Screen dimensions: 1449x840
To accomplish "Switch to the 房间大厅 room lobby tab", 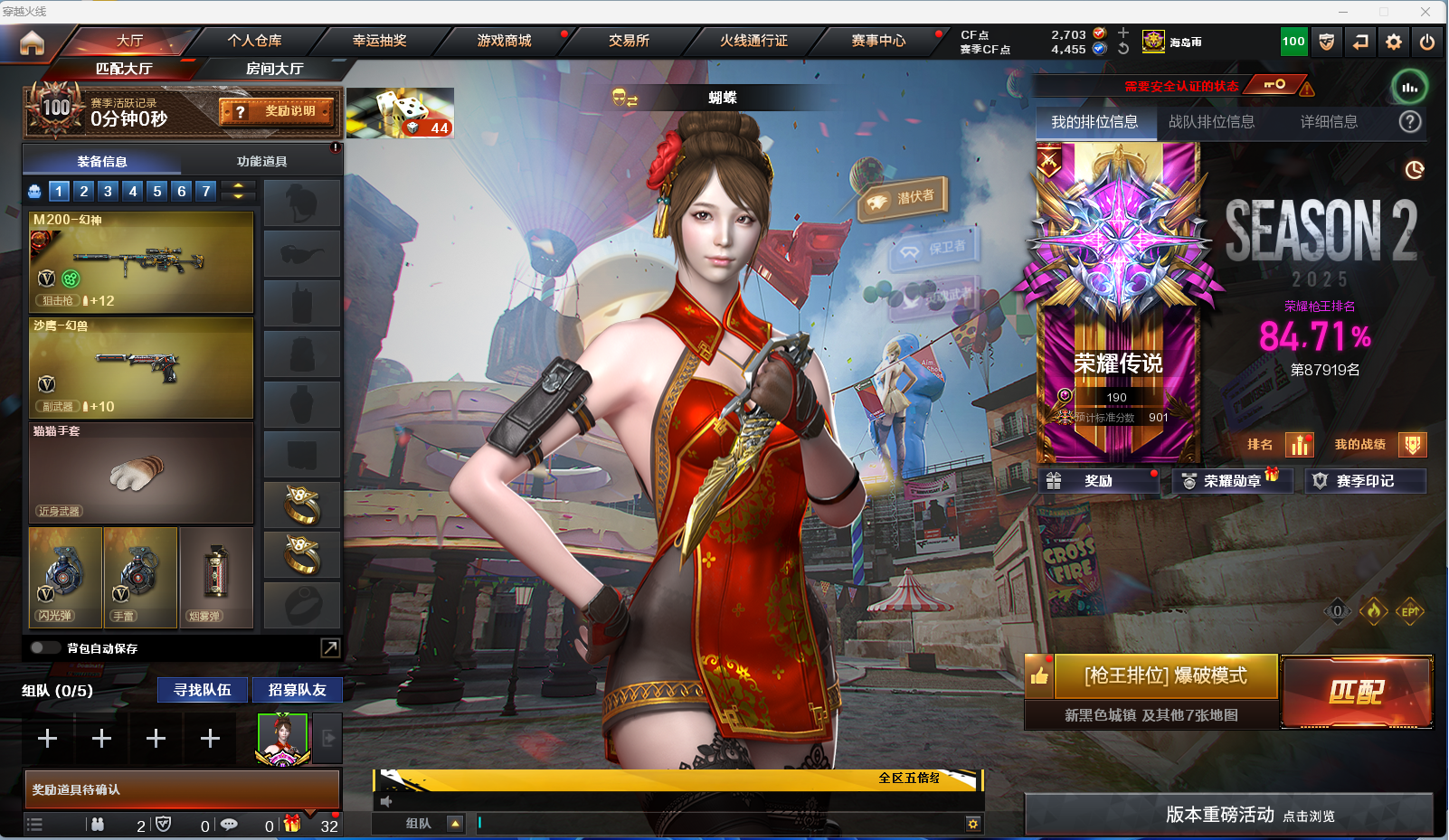I will pyautogui.click(x=274, y=69).
